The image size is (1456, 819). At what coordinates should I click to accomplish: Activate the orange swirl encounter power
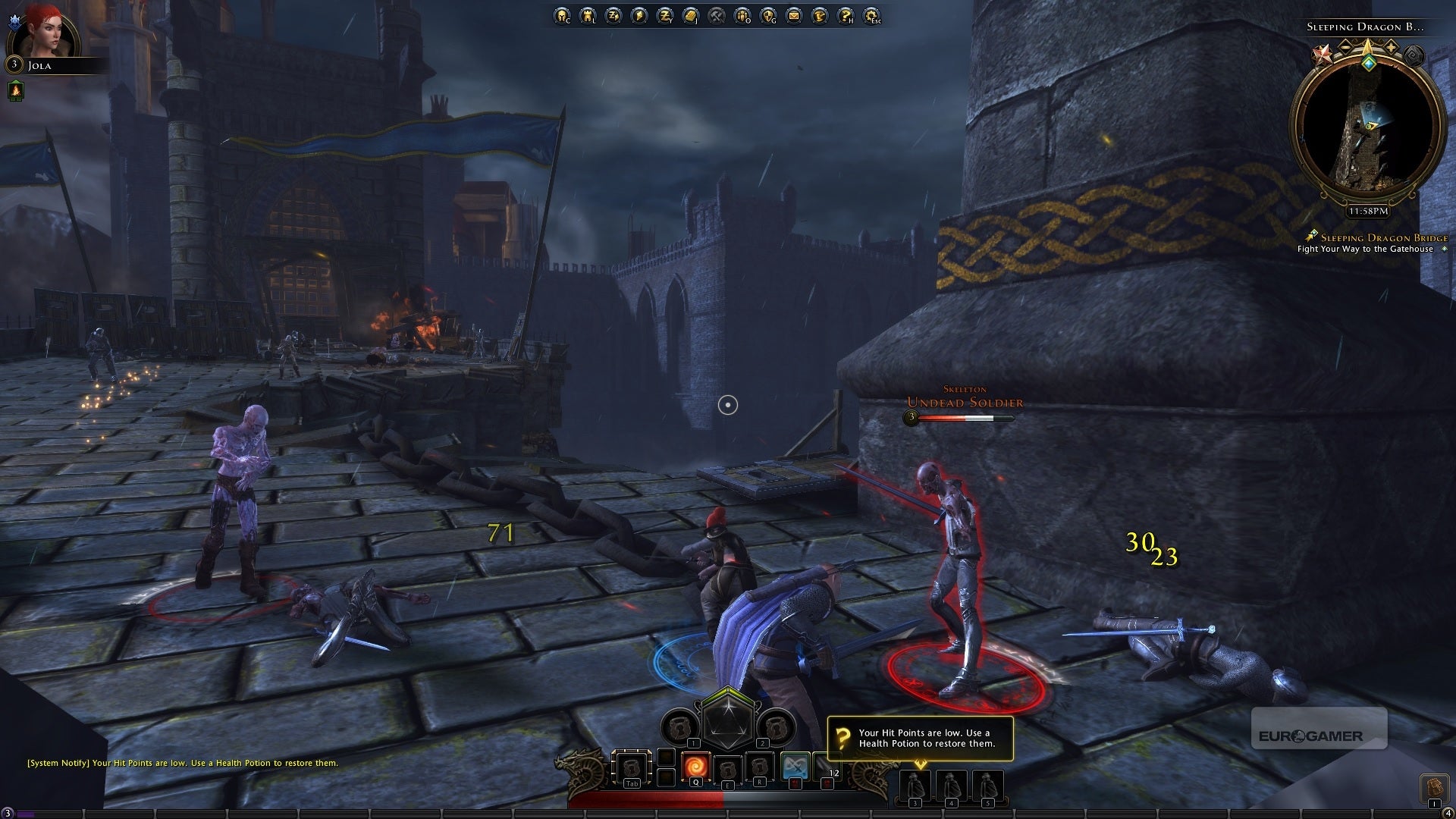pyautogui.click(x=695, y=767)
